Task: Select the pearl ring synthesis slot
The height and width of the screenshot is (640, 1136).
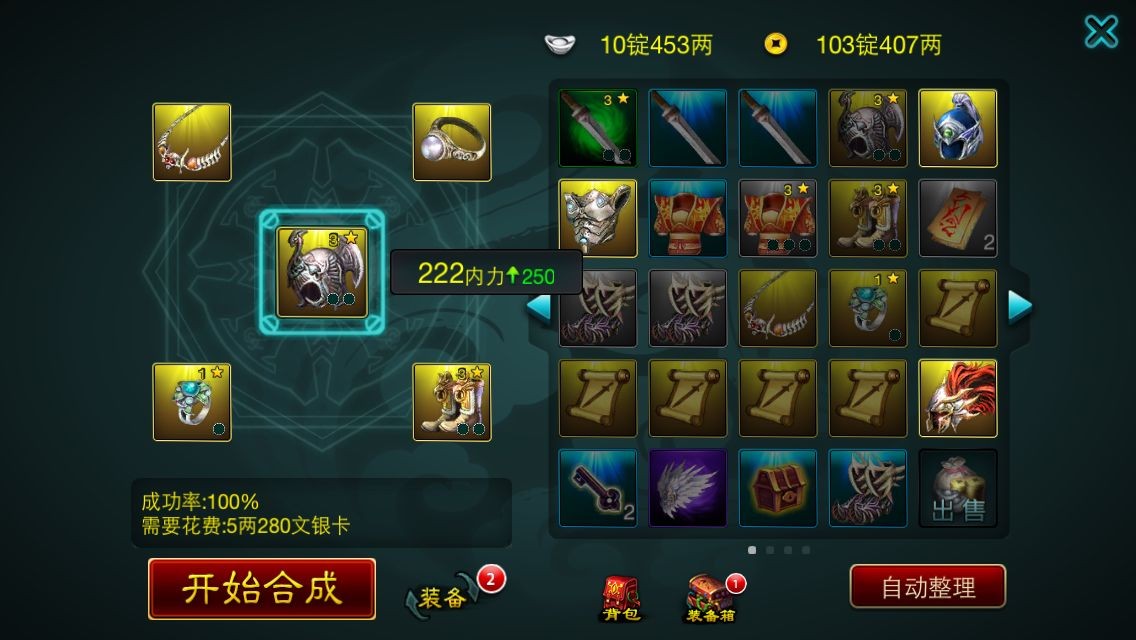Action: tap(452, 142)
